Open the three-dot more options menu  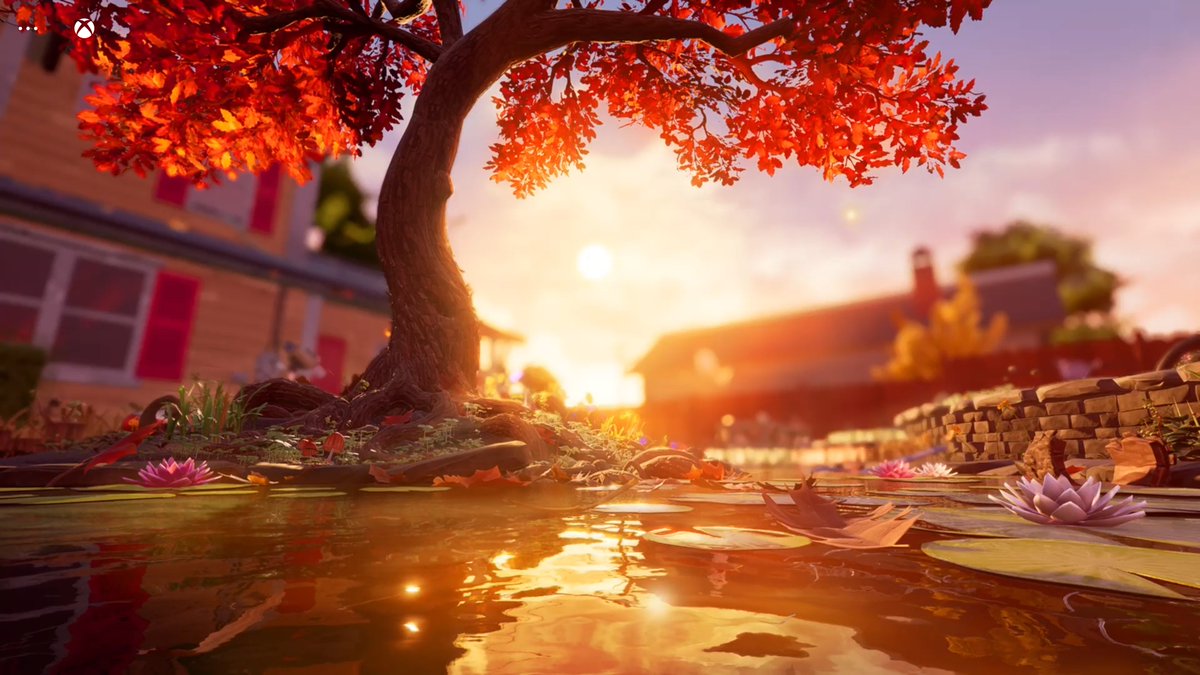click(x=27, y=28)
